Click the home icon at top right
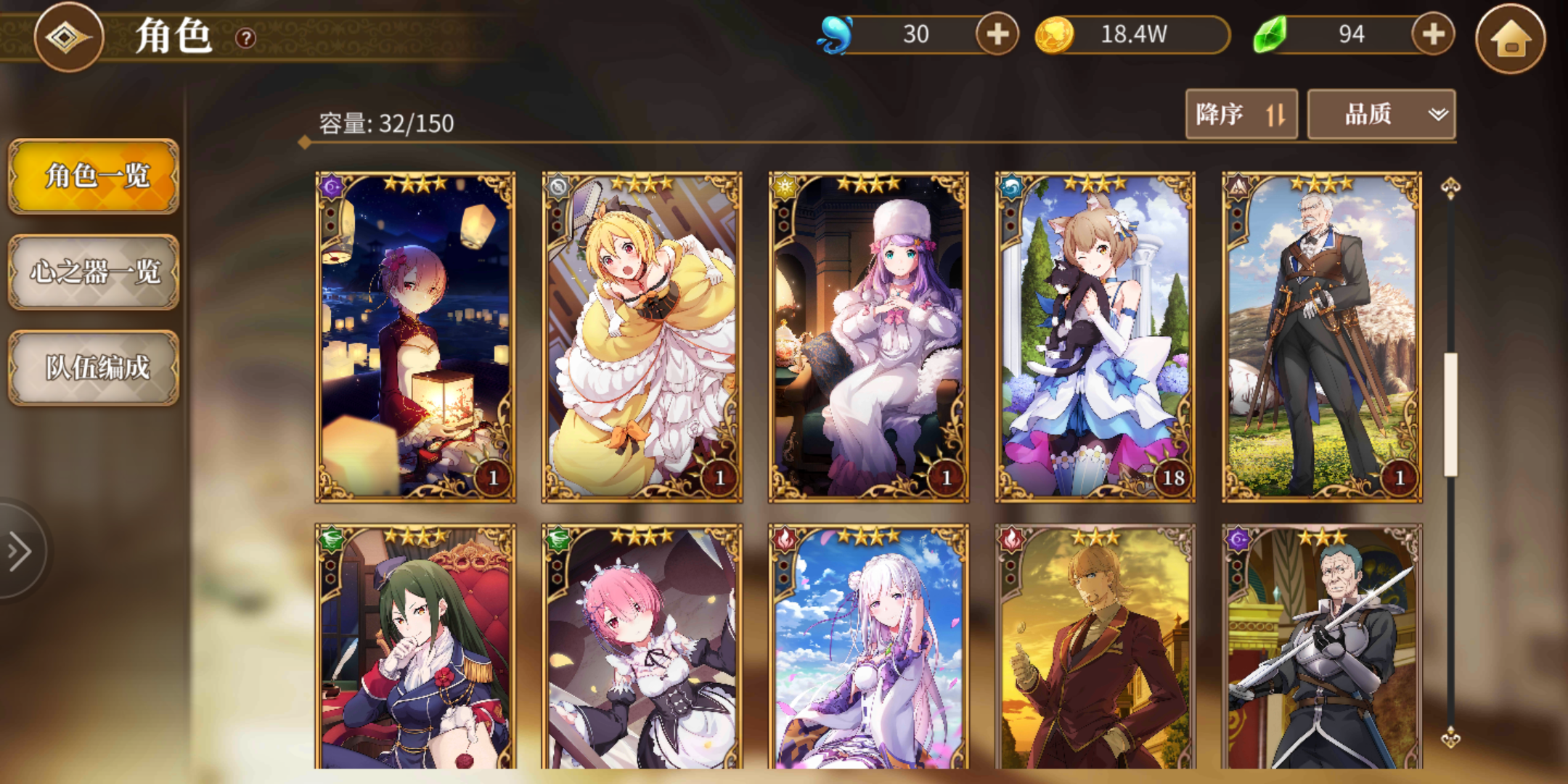Image resolution: width=1568 pixels, height=784 pixels. pyautogui.click(x=1513, y=39)
